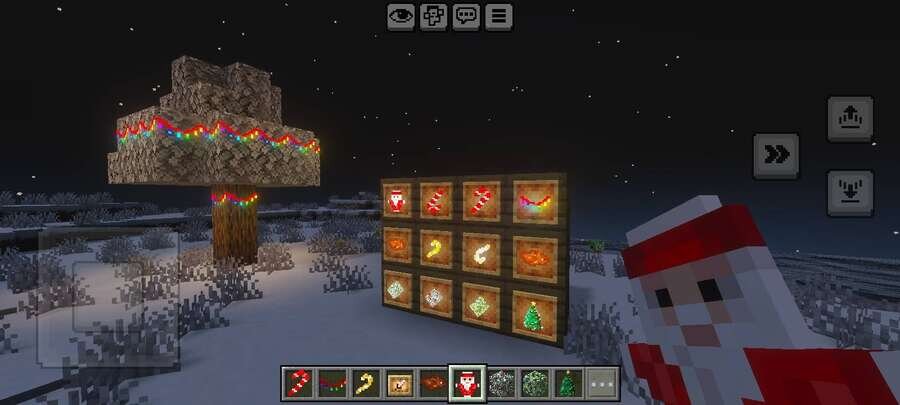The image size is (900, 405).
Task: Select the red candy cane hotbar slot
Action: (x=299, y=382)
